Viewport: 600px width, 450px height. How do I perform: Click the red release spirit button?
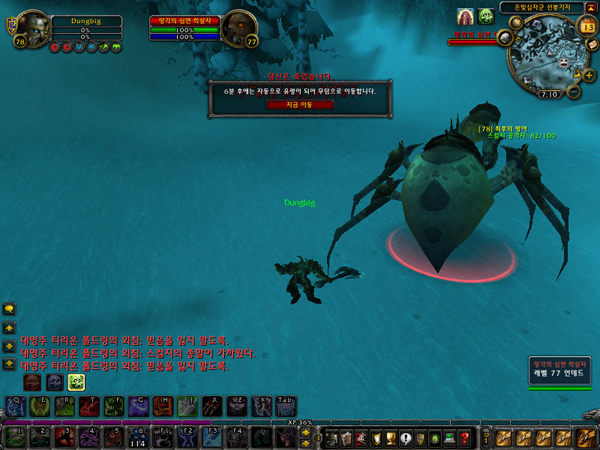click(x=285, y=104)
